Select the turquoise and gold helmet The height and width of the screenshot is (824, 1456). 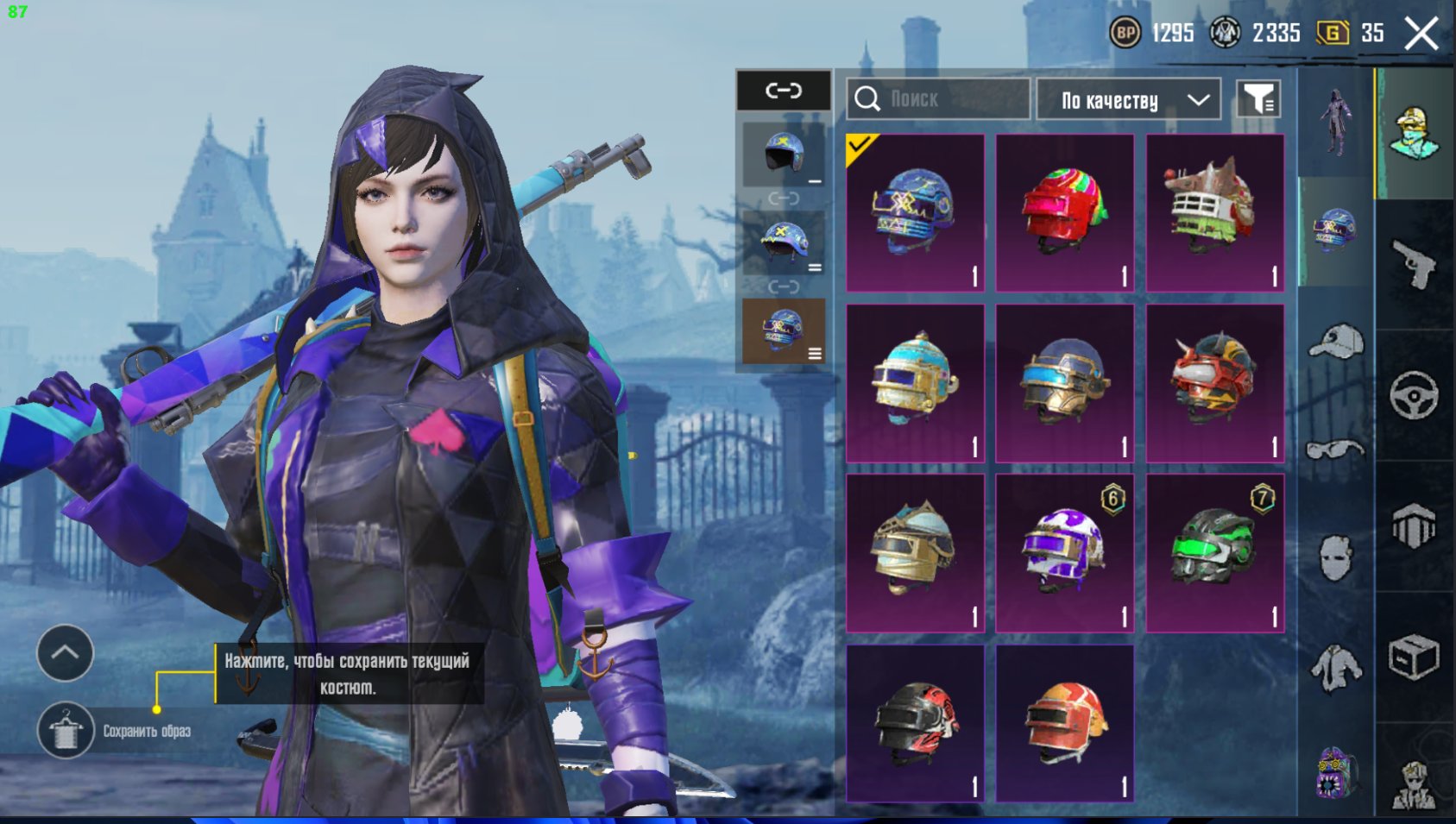pos(915,382)
